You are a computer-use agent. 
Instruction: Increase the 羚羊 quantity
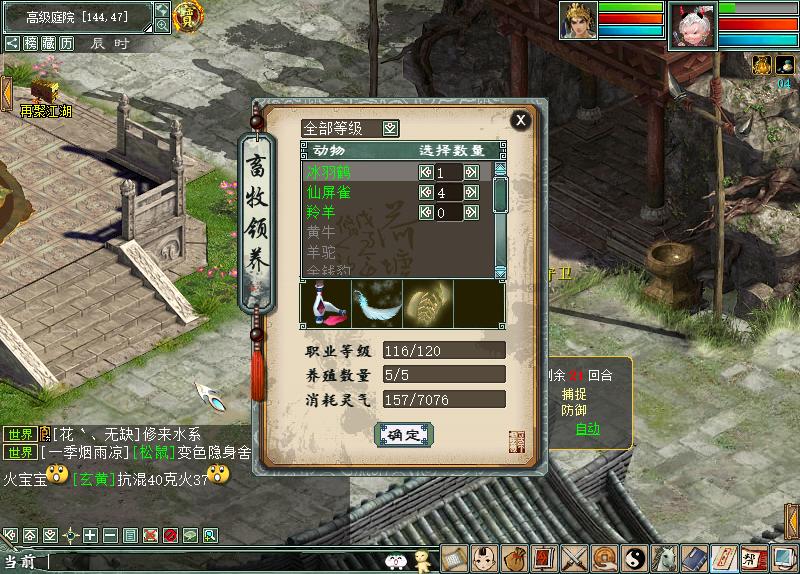click(471, 212)
